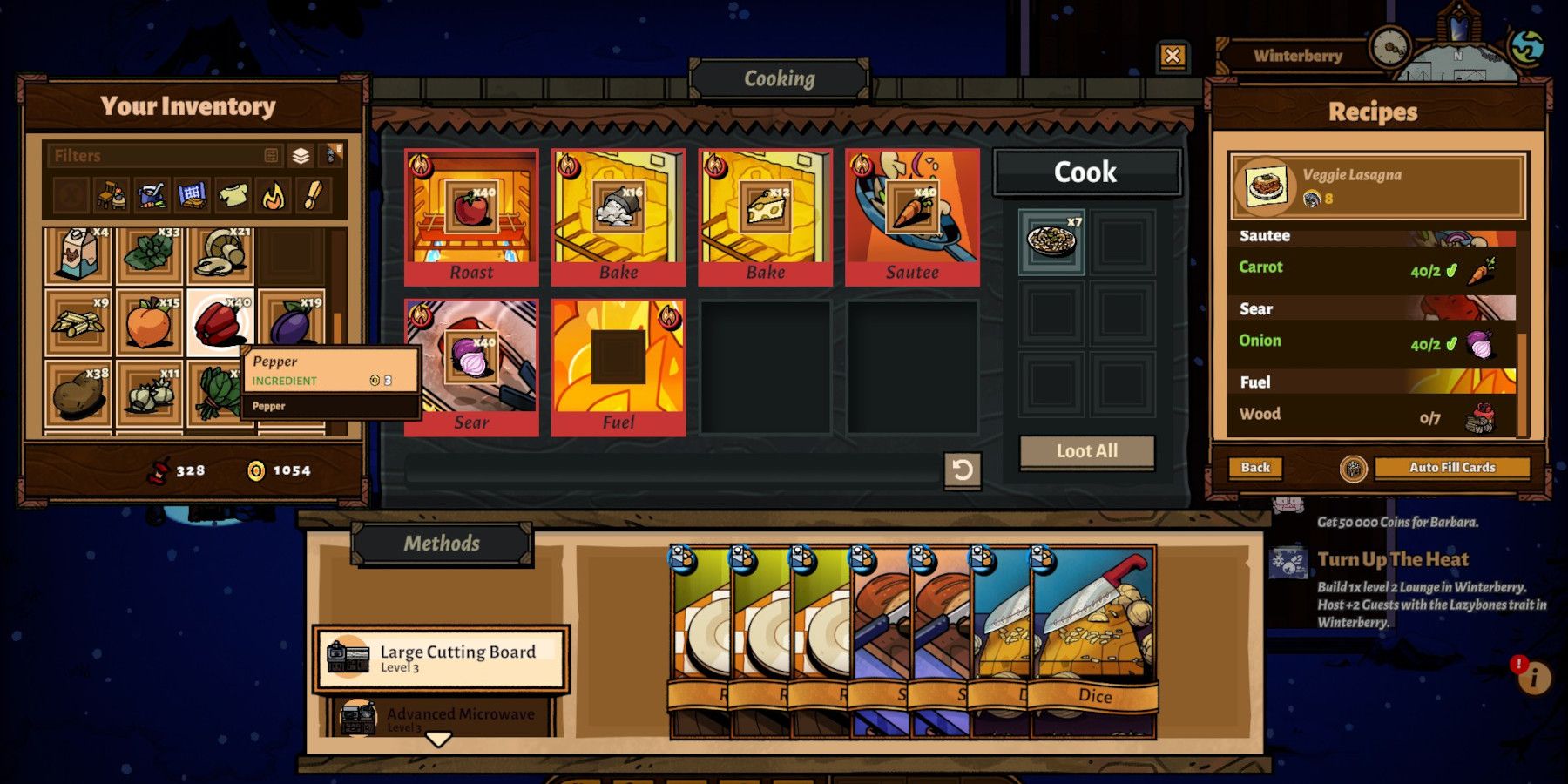The image size is (1568, 784).
Task: Select the furniture filter icon
Action: [x=112, y=196]
